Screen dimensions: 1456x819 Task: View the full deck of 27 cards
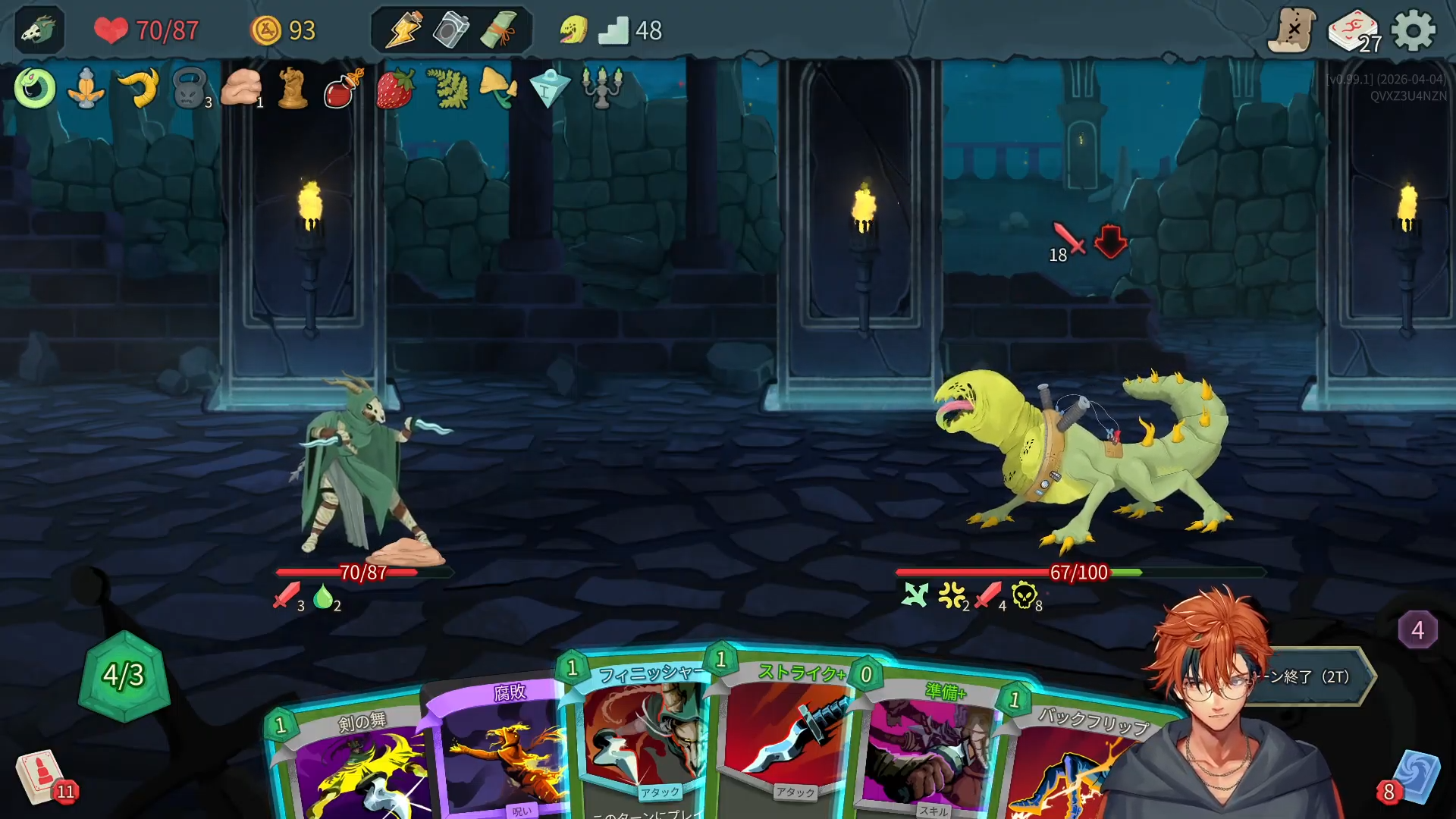(x=1354, y=32)
